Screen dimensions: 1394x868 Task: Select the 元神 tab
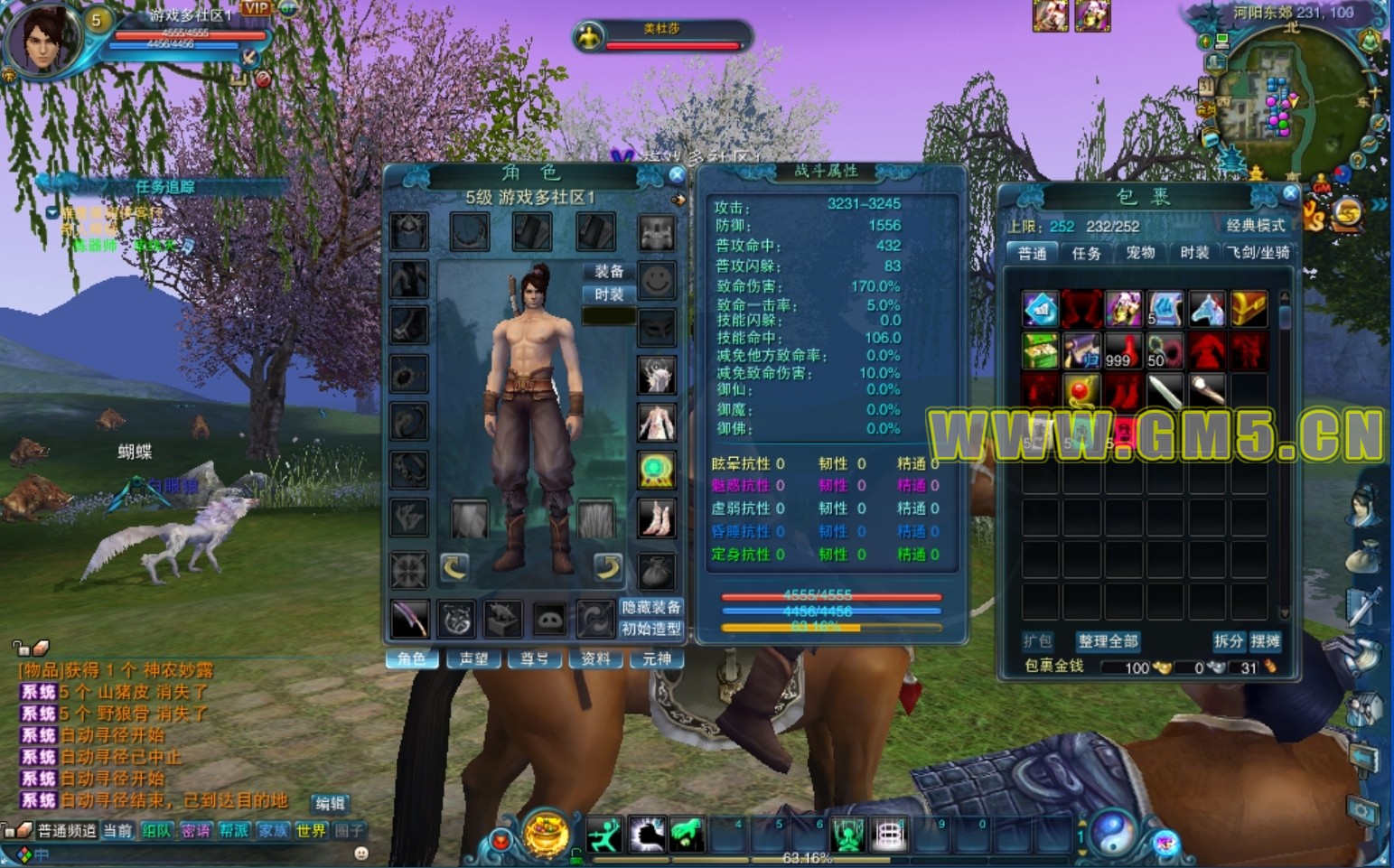click(x=657, y=659)
